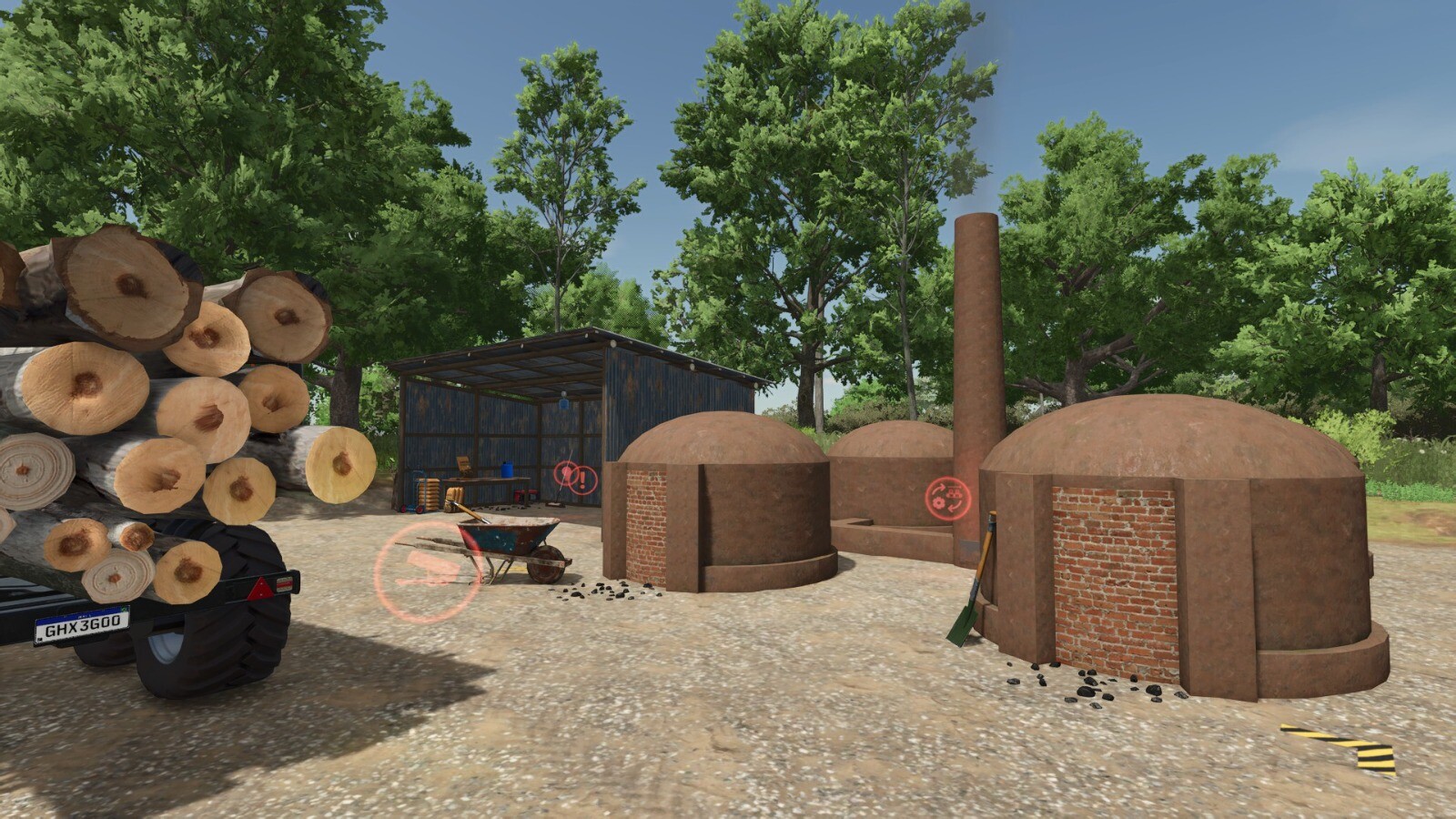Click the gear symbol inside the production cycle marker
The height and width of the screenshot is (819, 1456).
tap(938, 503)
